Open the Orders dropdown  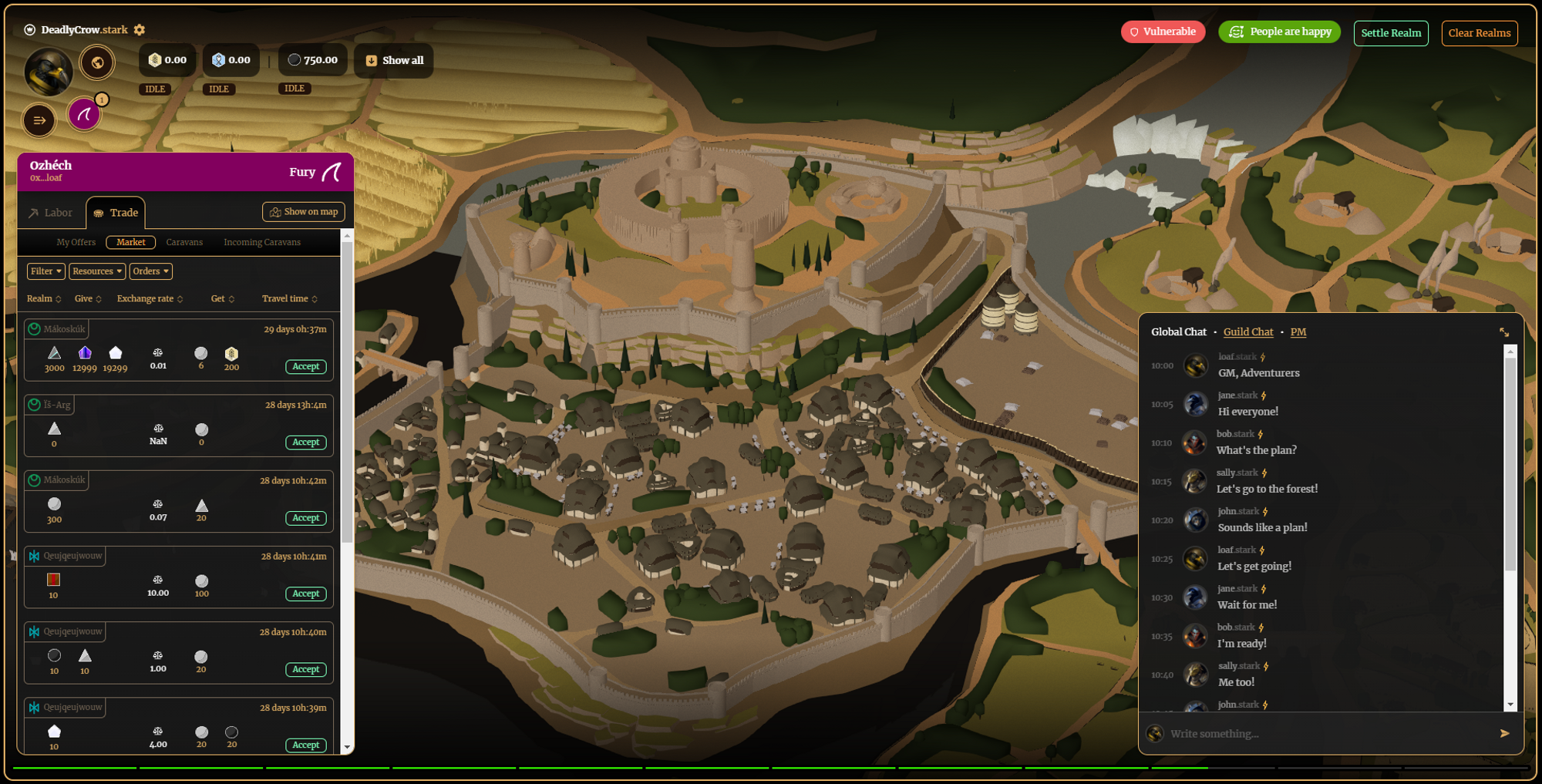(150, 271)
